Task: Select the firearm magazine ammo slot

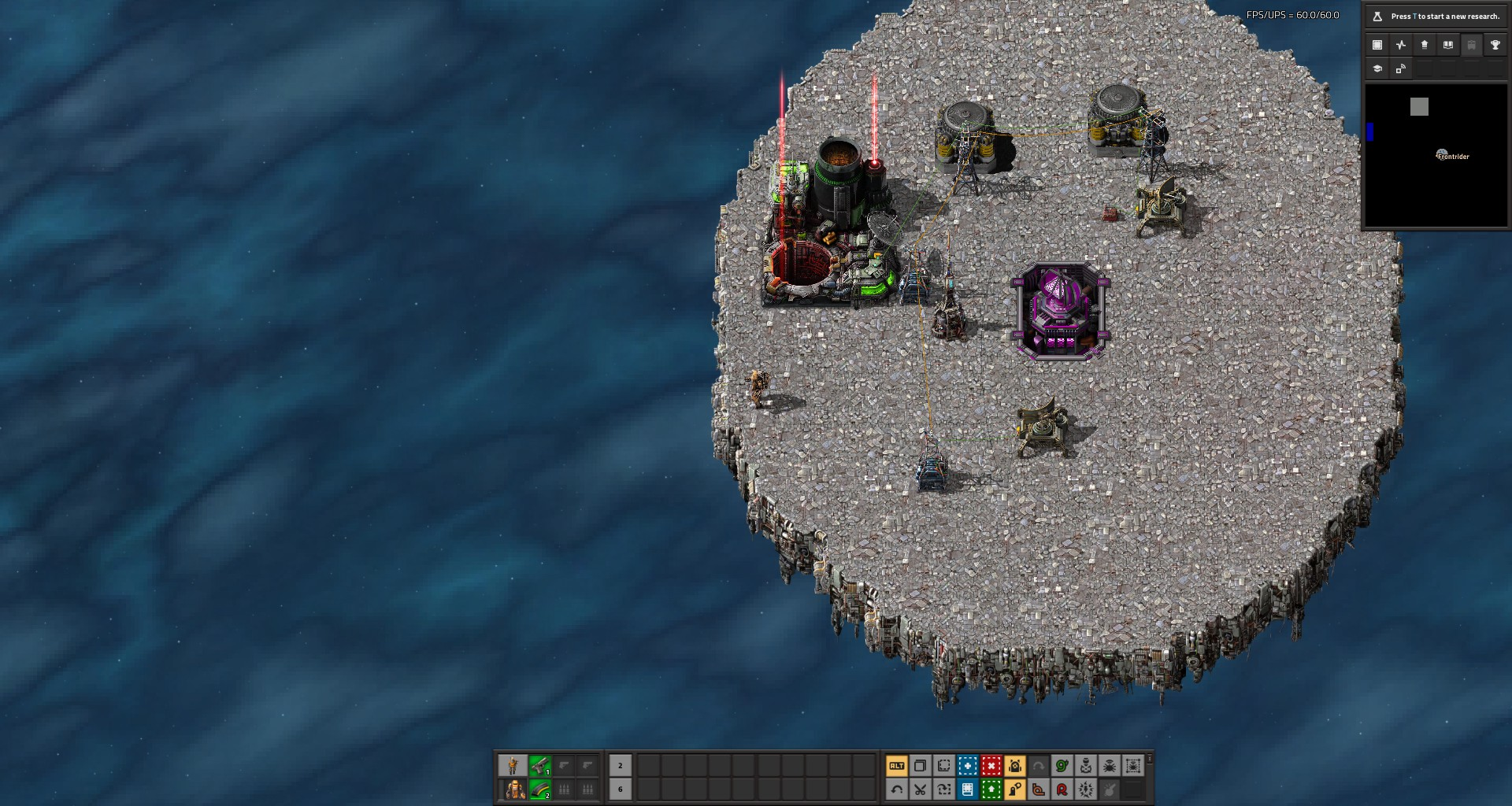Action: (x=540, y=789)
